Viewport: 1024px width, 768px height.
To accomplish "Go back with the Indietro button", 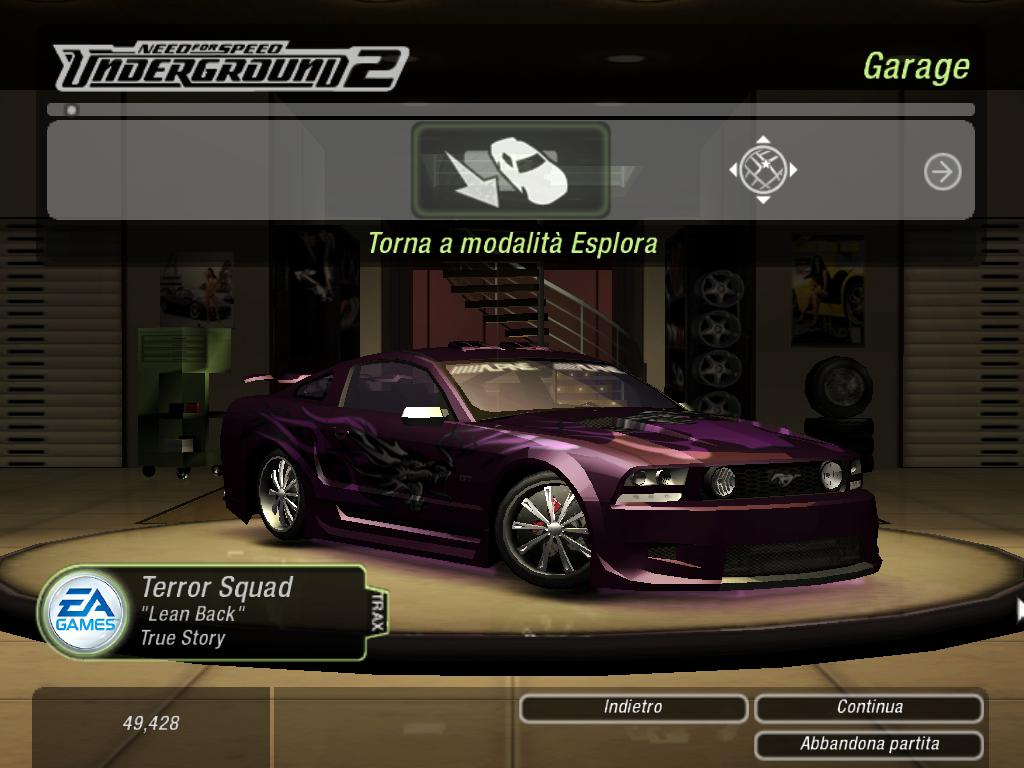I will [x=633, y=708].
